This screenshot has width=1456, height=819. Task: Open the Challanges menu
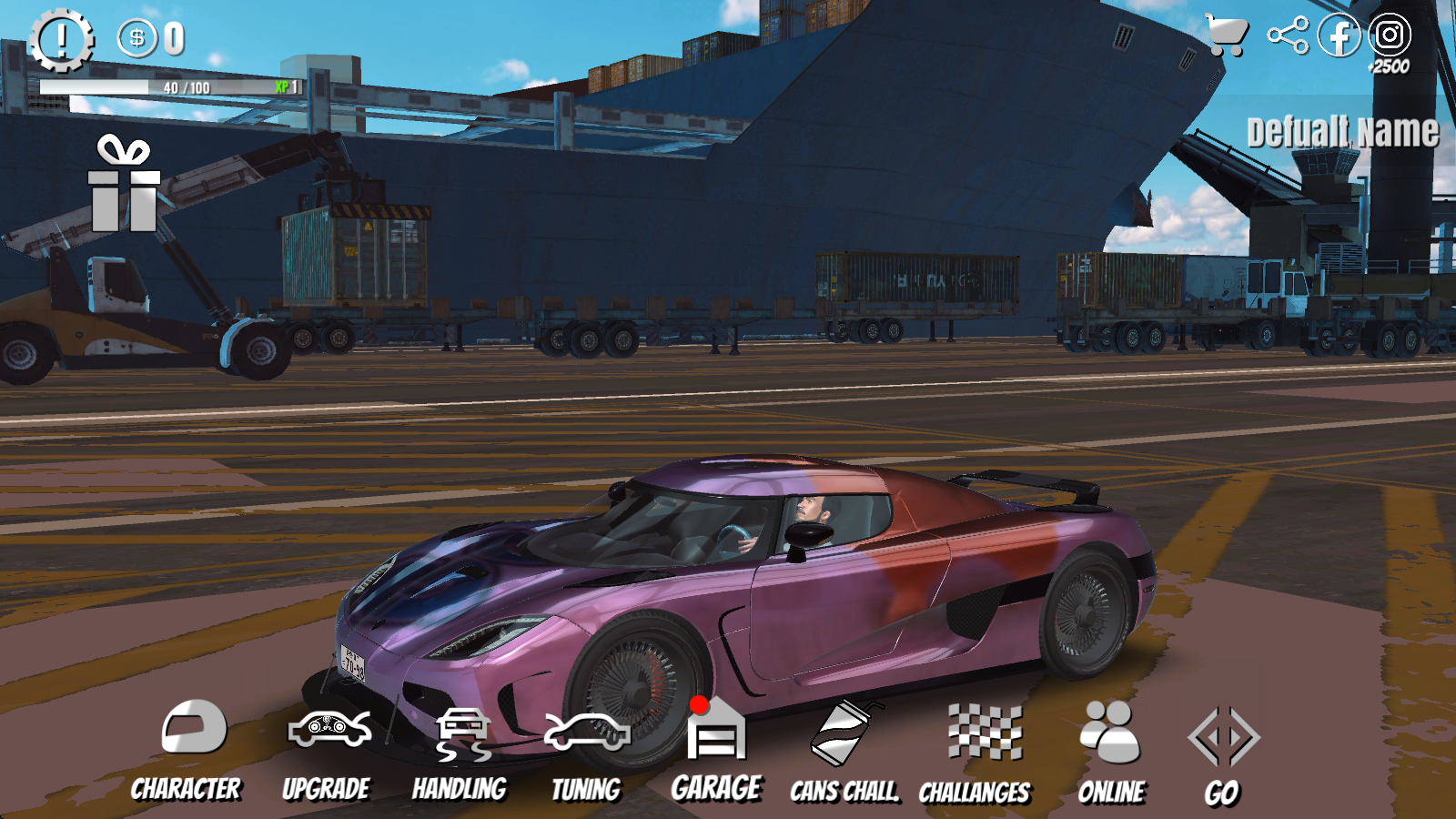(976, 753)
